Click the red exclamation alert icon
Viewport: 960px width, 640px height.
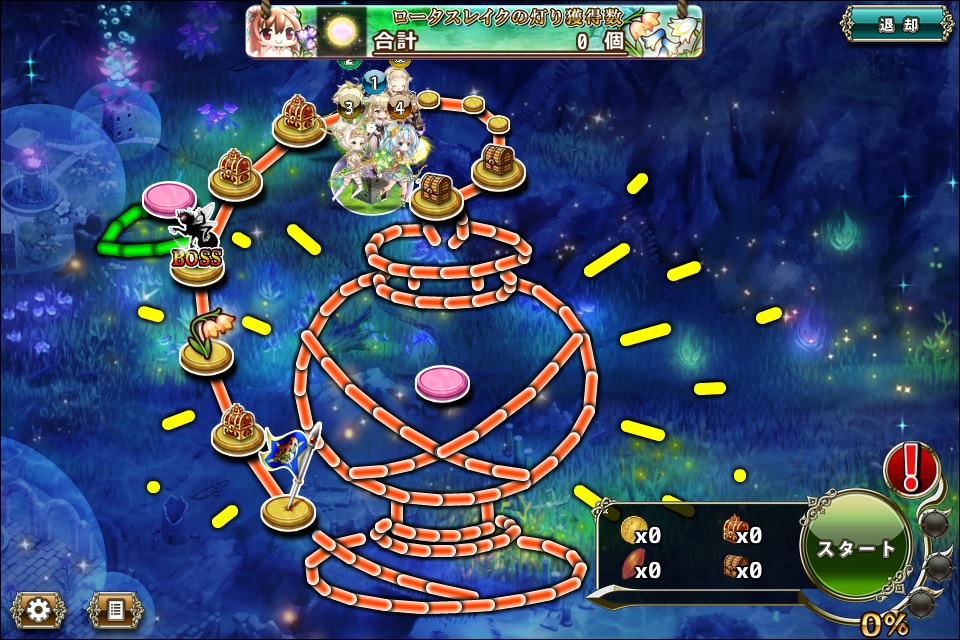(x=911, y=466)
